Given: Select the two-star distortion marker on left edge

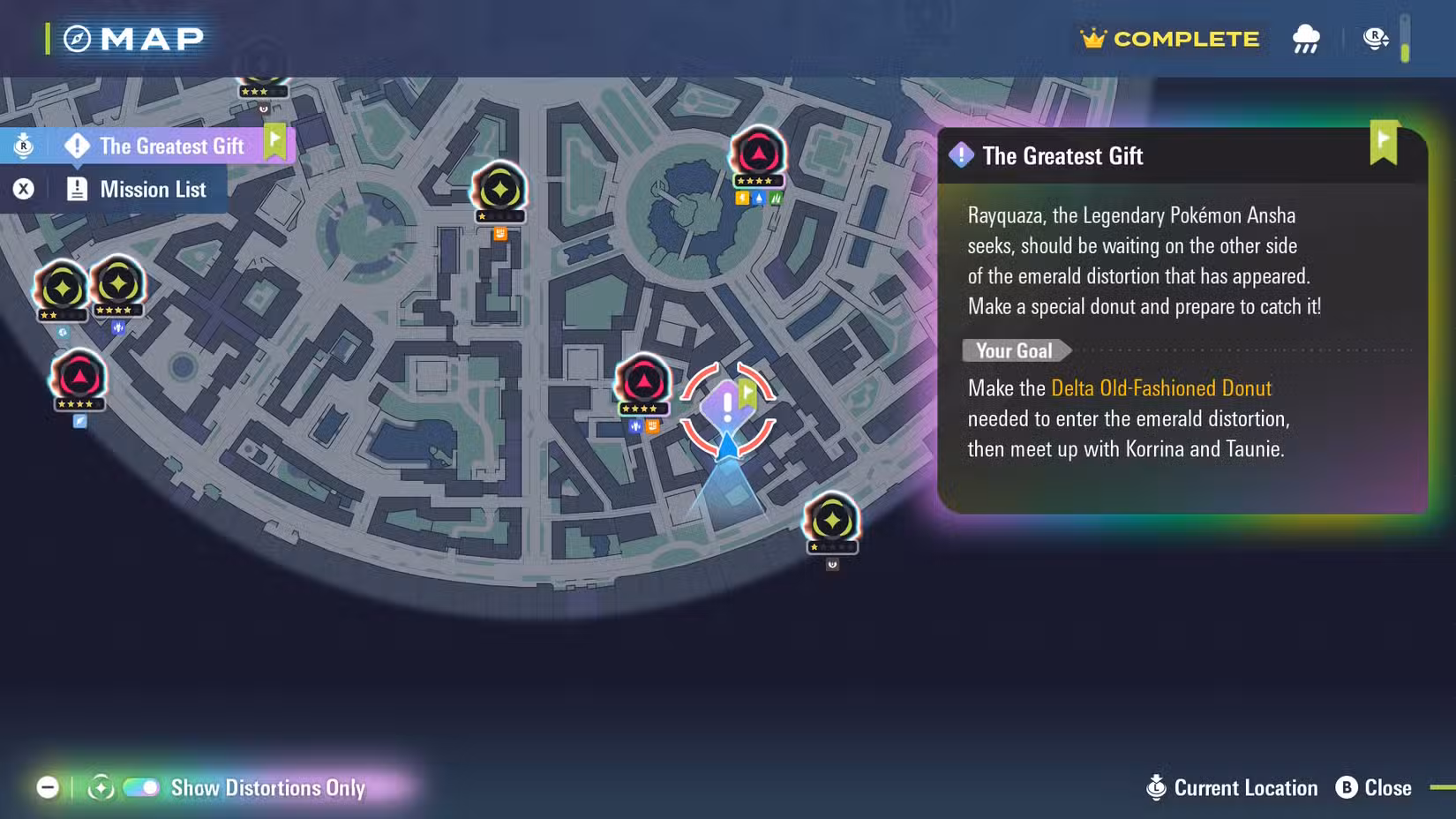Looking at the screenshot, I should point(61,289).
